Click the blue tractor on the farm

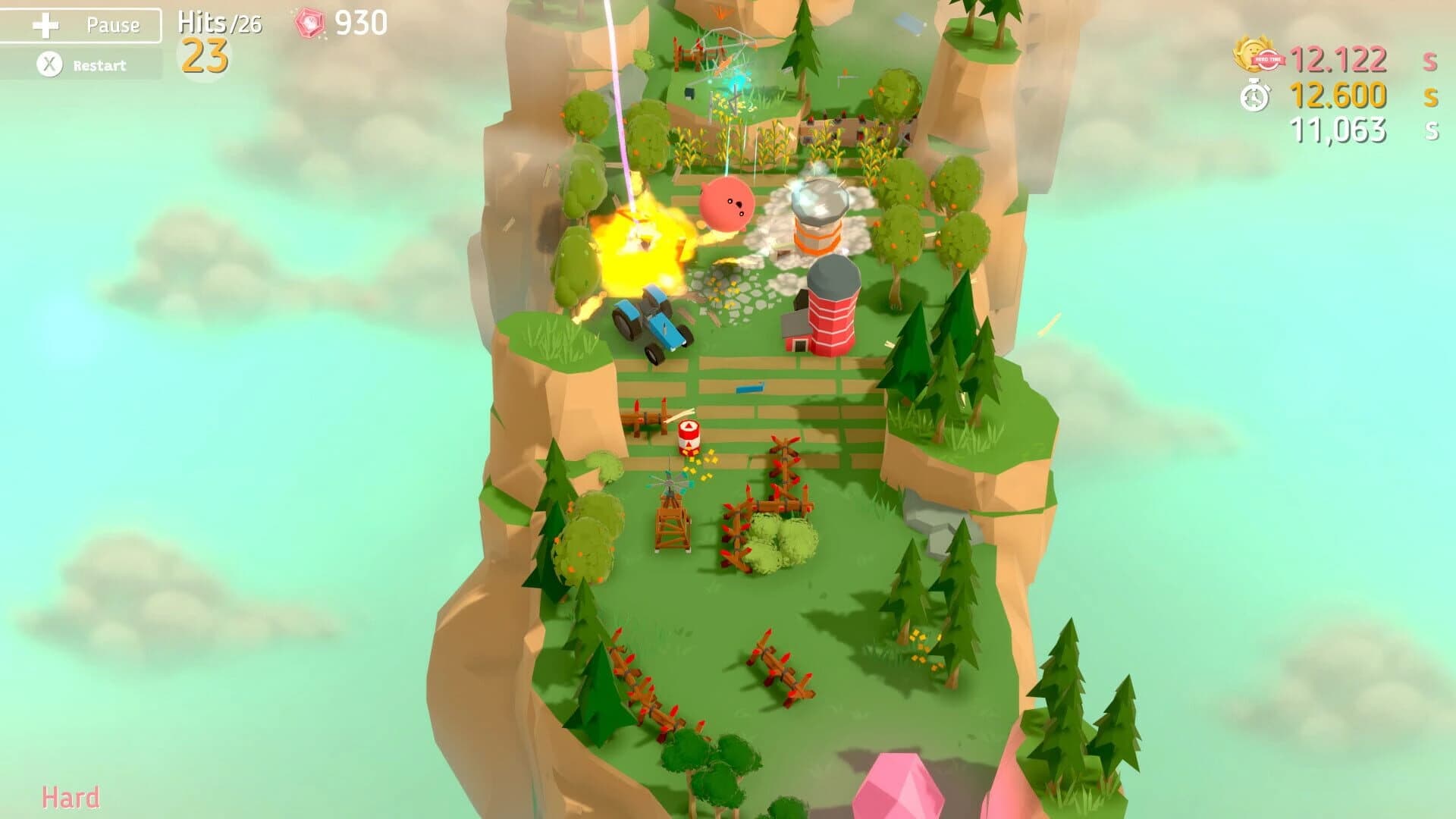point(652,323)
